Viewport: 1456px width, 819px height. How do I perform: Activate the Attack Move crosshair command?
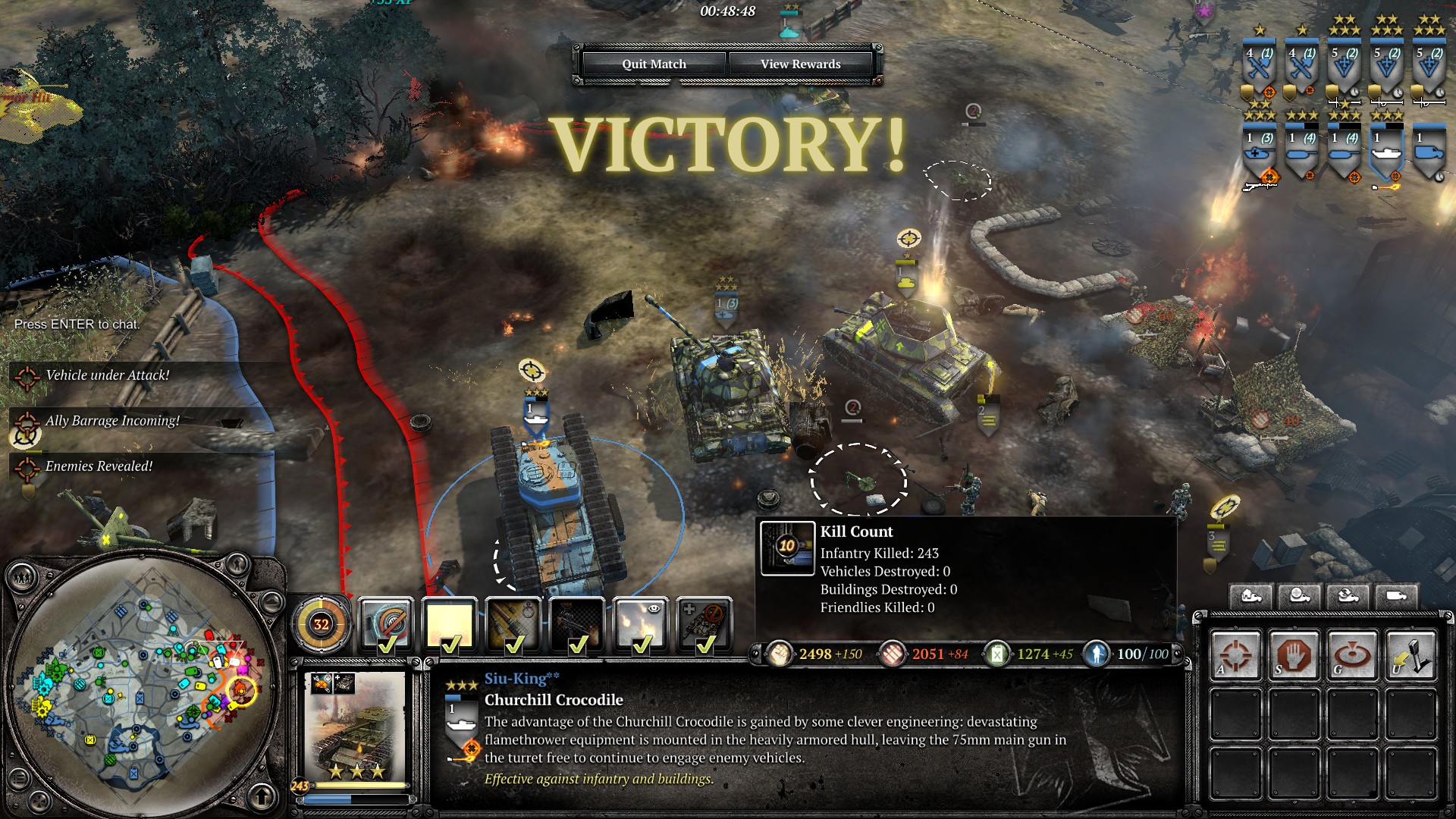point(1235,654)
